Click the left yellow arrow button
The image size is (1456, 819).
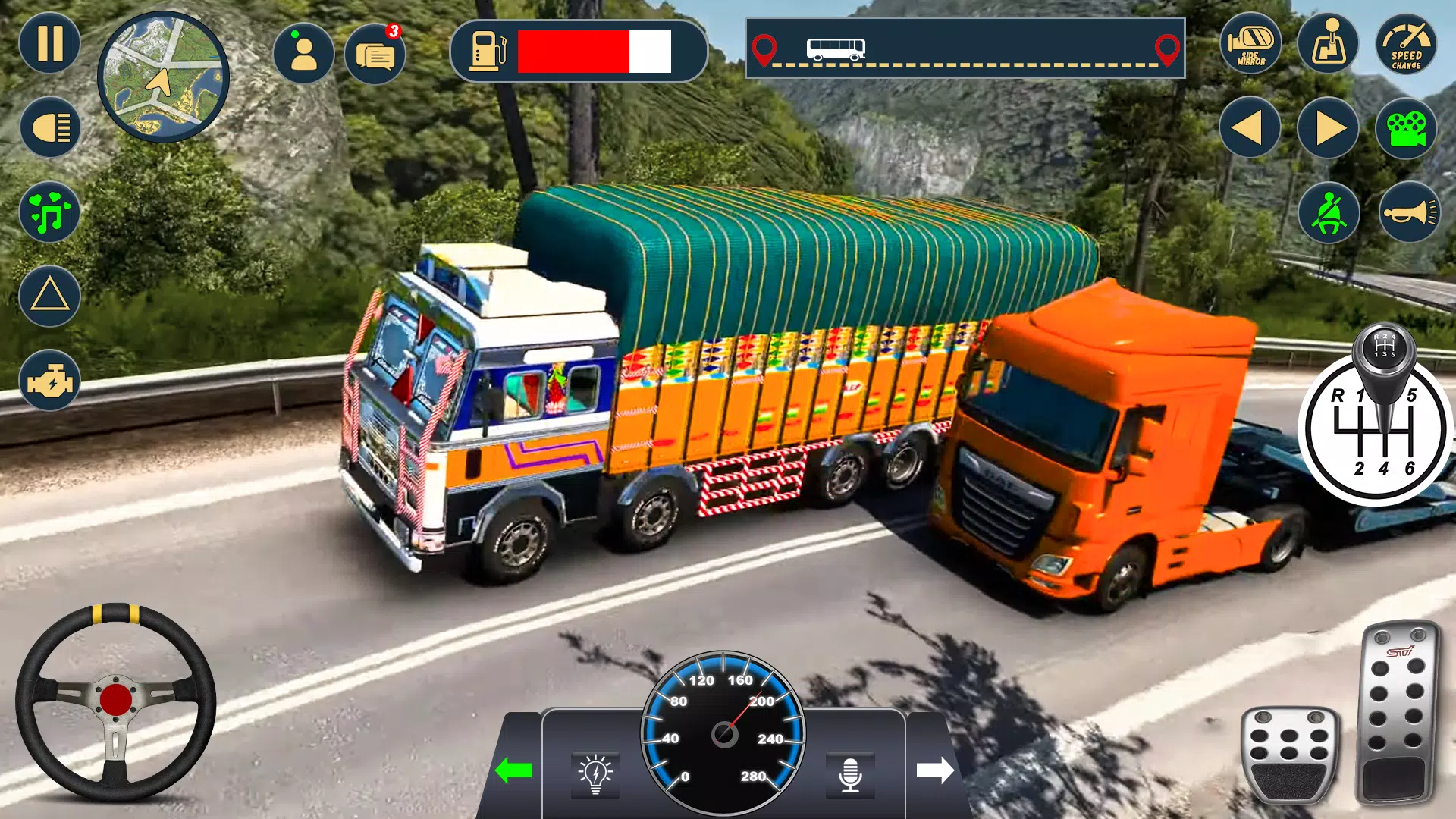(1250, 127)
